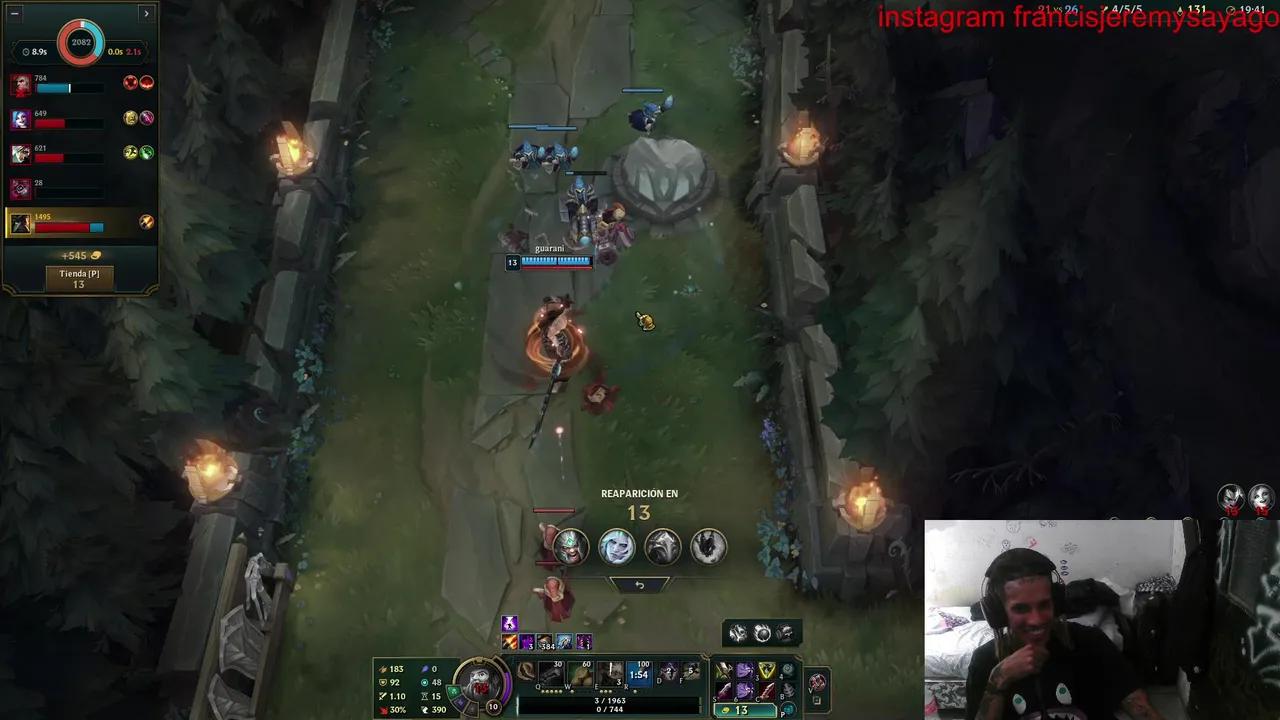Expand the death recap panel with the right chevron

click(x=146, y=12)
